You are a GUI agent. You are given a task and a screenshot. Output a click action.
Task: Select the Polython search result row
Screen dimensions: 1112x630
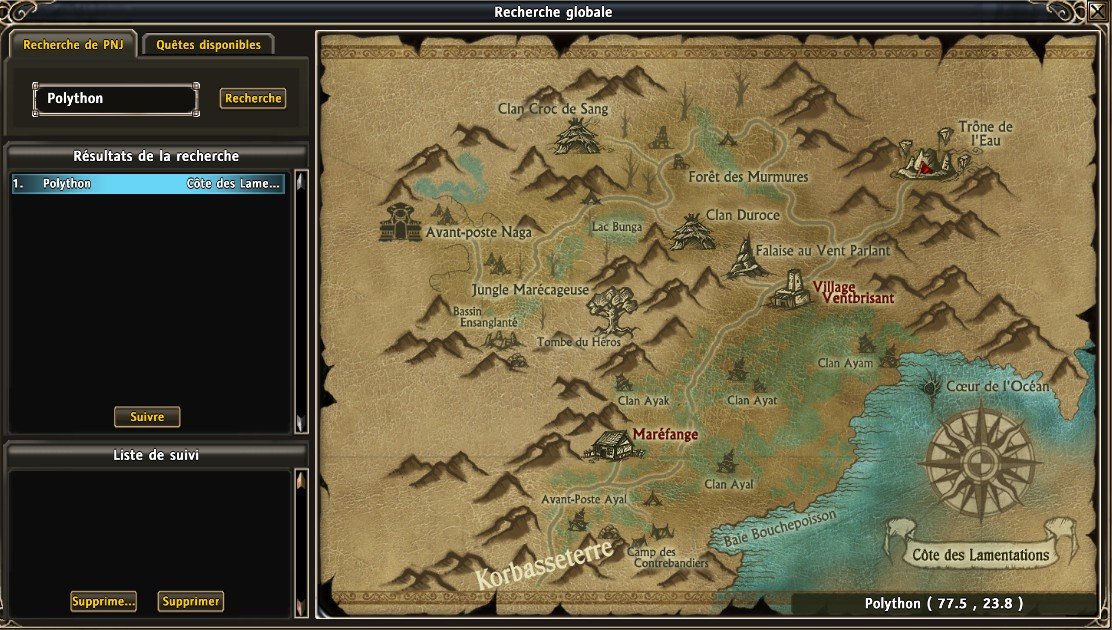pos(148,184)
